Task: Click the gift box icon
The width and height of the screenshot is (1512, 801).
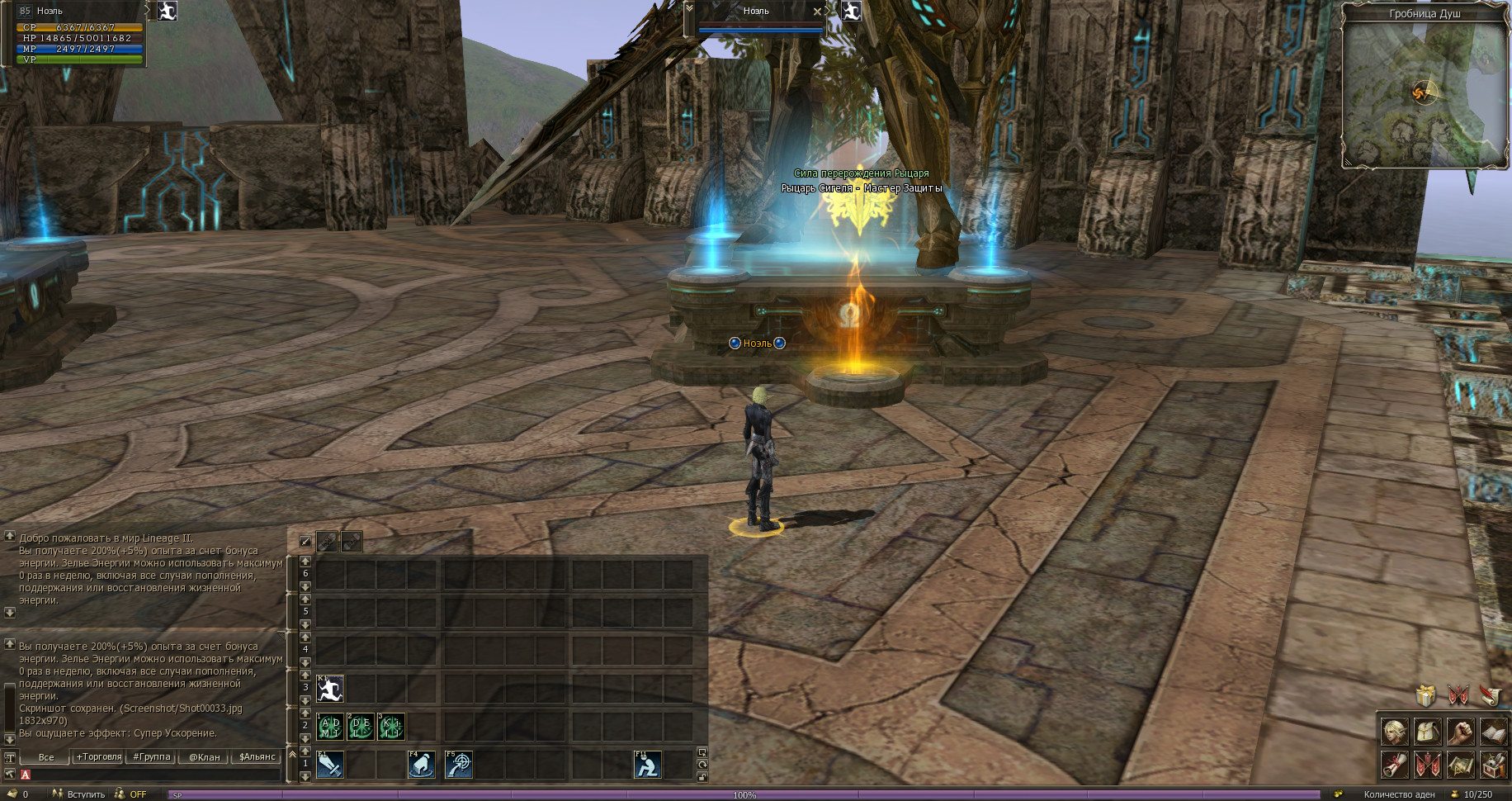Action: (1425, 695)
